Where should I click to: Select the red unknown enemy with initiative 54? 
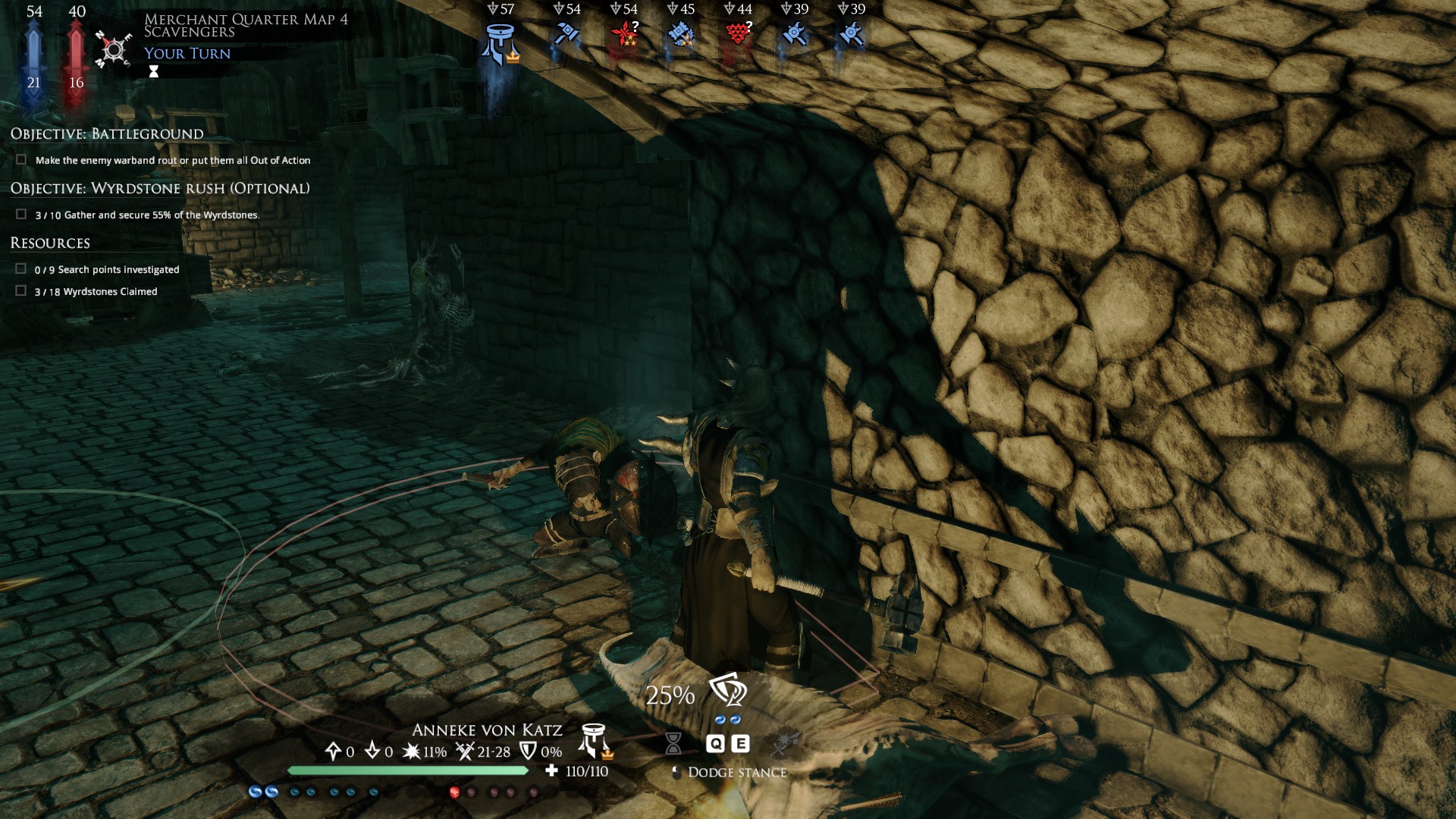626,34
